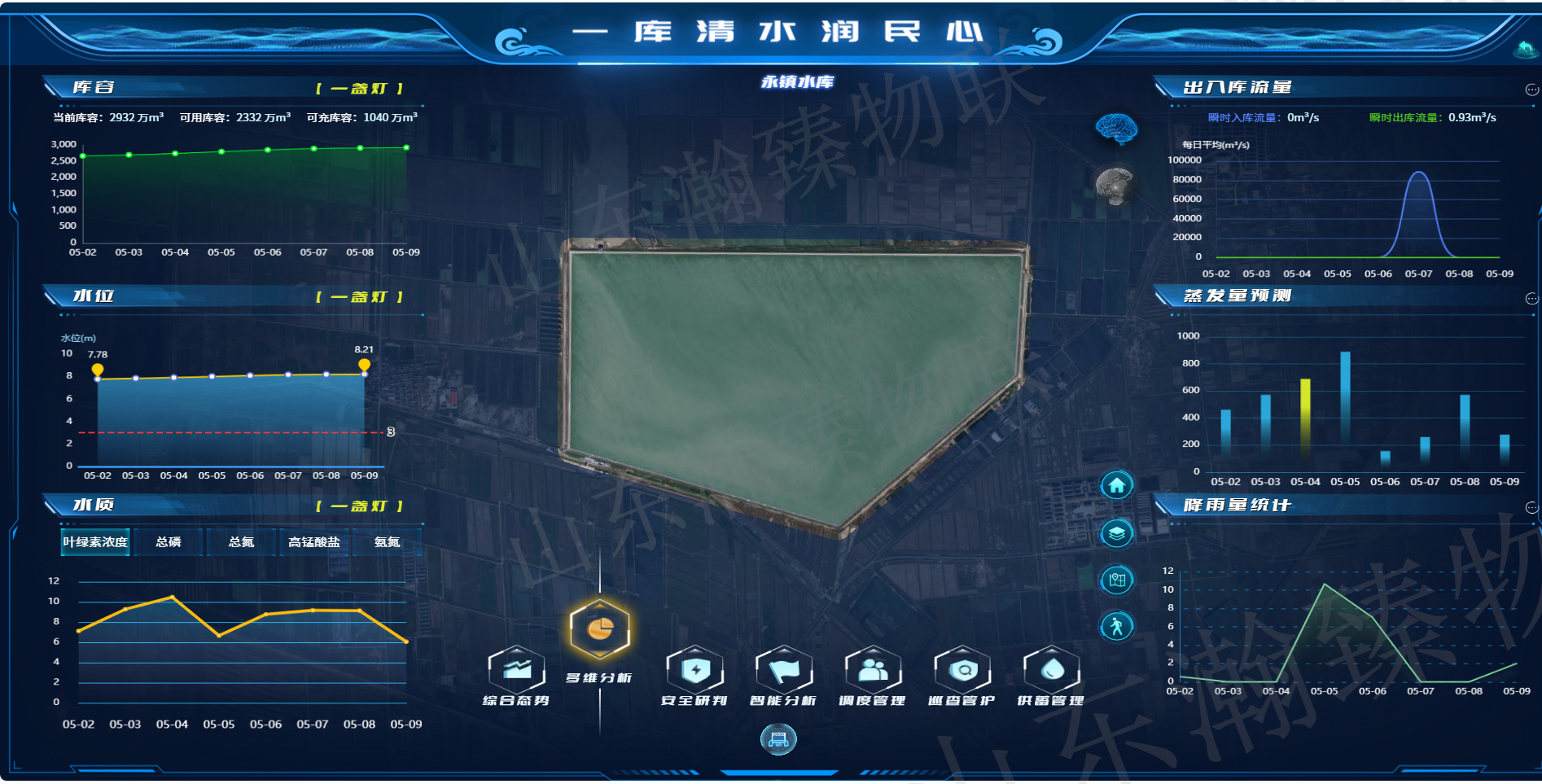This screenshot has height=784, width=1542.
Task: Open the map layers icon on the right
Action: coord(1116,532)
